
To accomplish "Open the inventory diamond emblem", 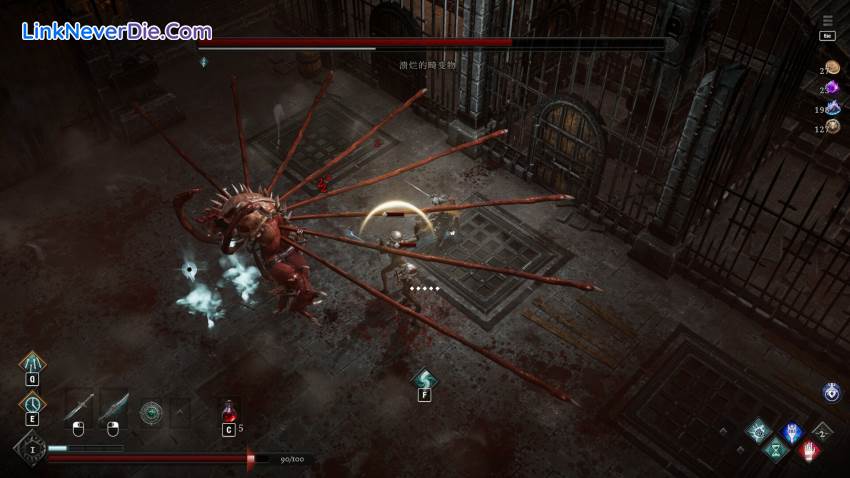I will point(30,450).
